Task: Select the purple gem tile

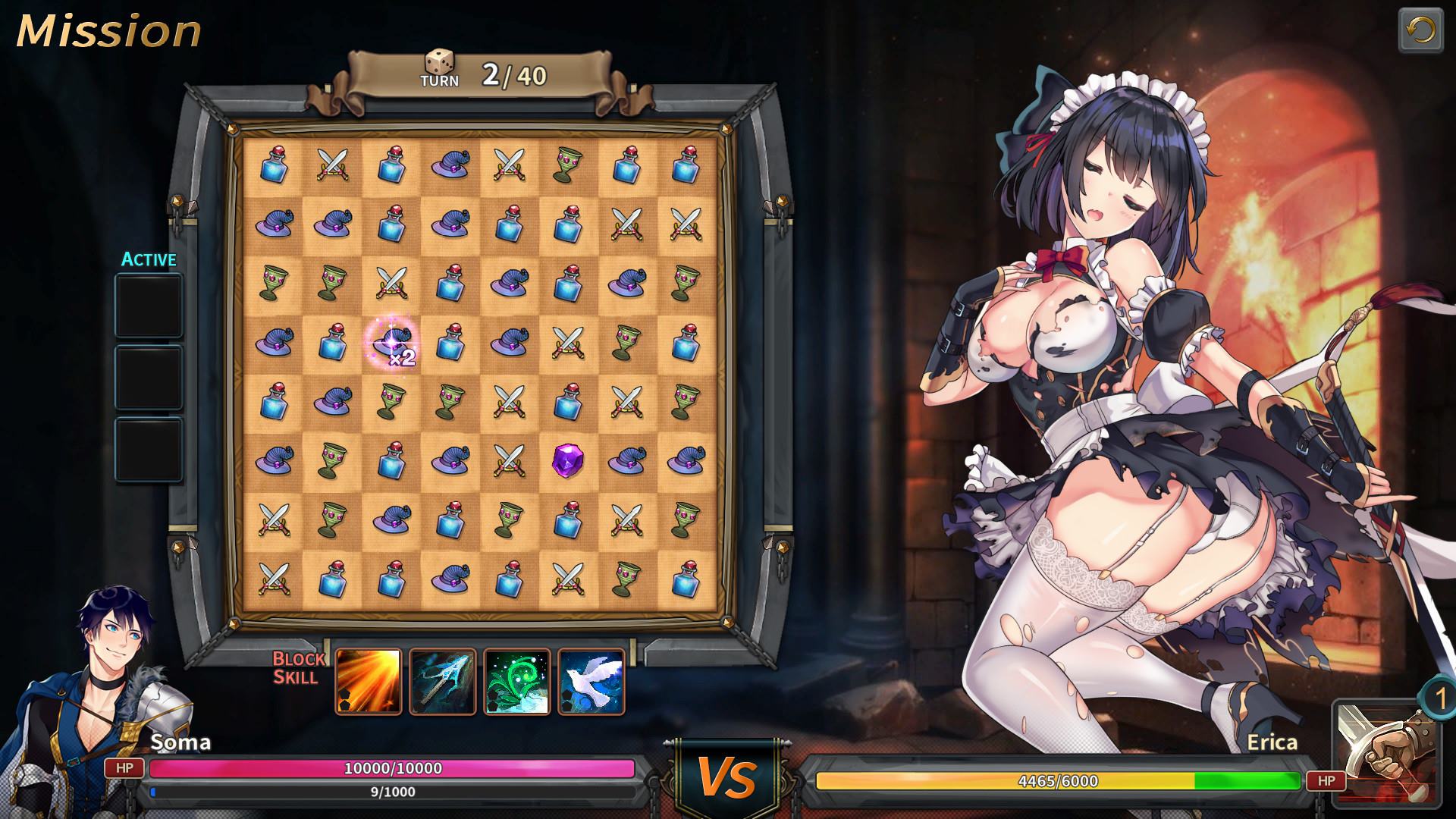Action: 567,460
